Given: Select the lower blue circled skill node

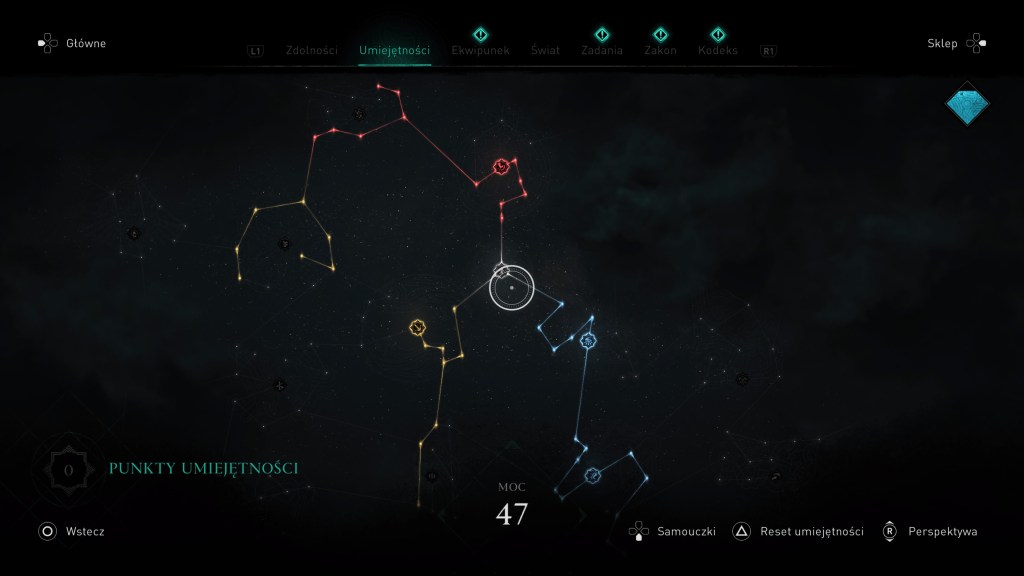Looking at the screenshot, I should [x=592, y=475].
